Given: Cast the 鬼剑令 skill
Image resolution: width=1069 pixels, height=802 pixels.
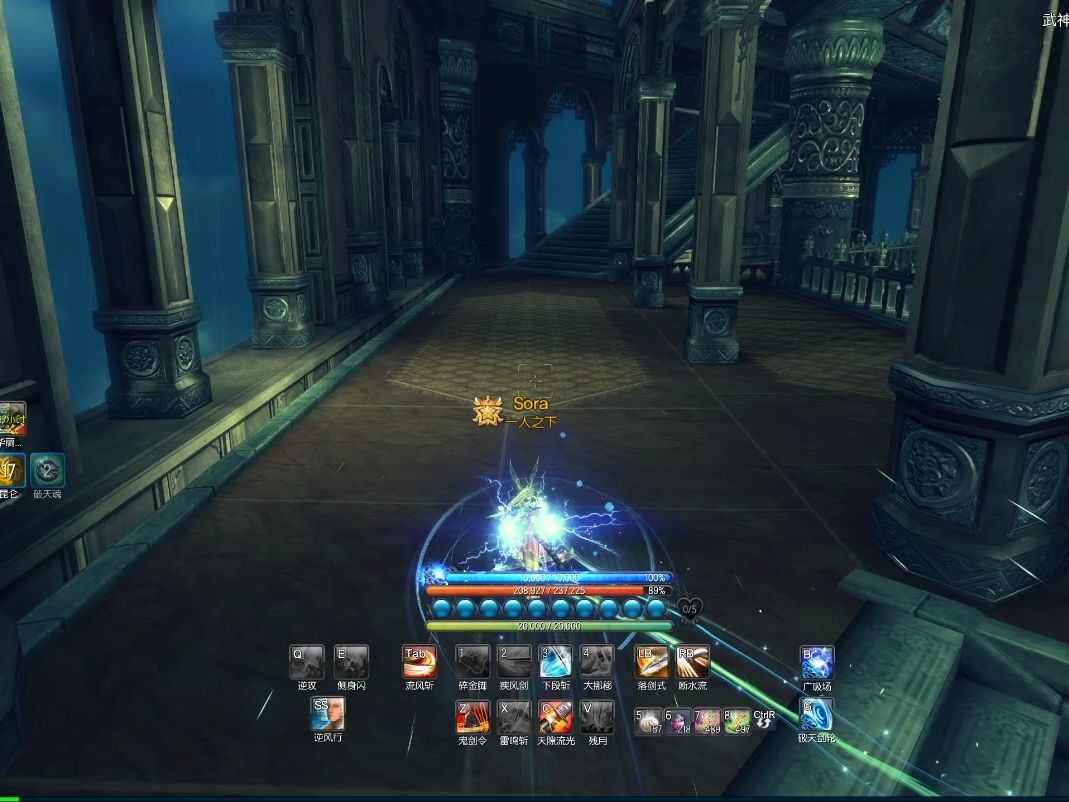Looking at the screenshot, I should coord(472,717).
